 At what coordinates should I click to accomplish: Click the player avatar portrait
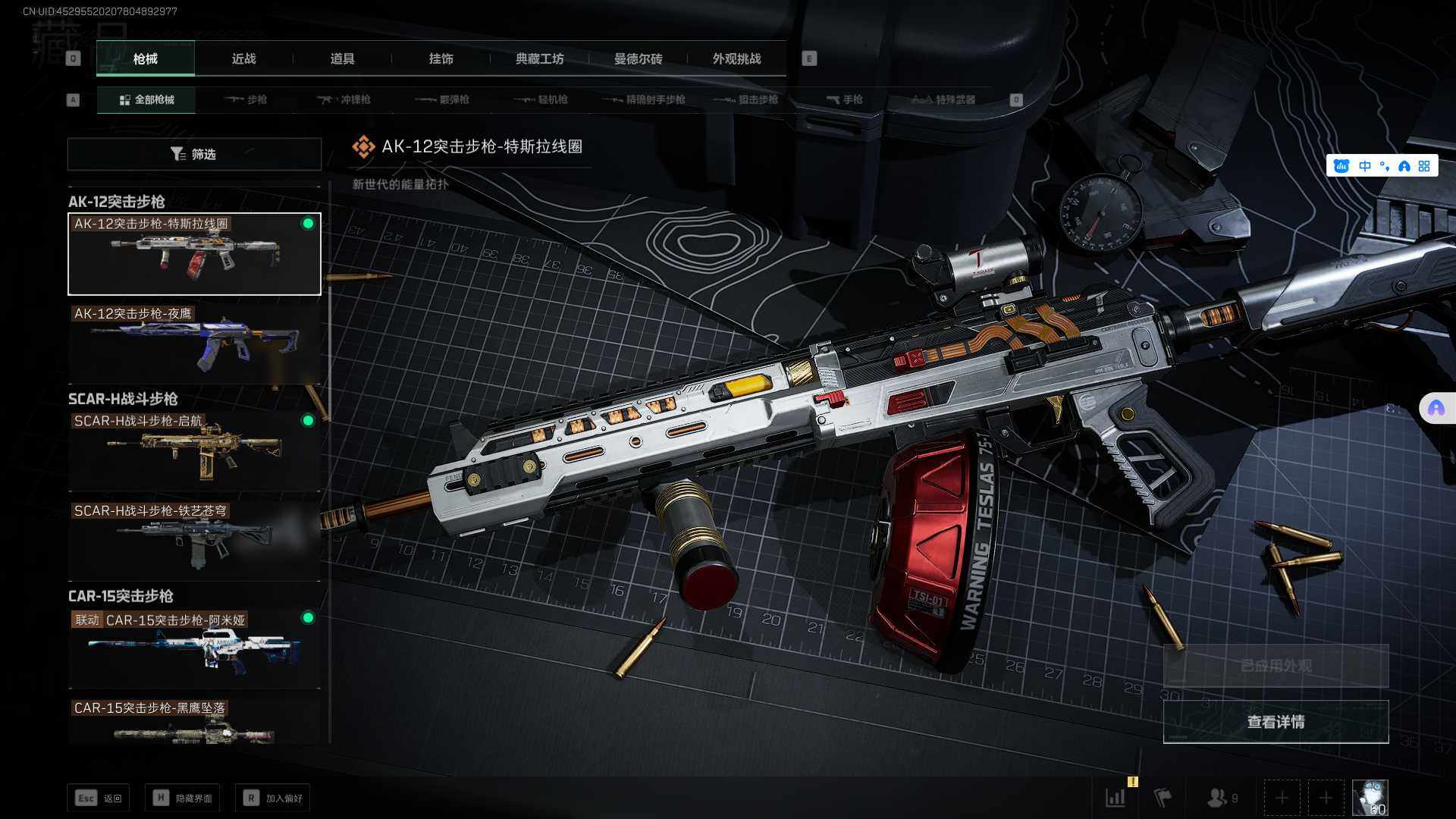(x=1370, y=798)
